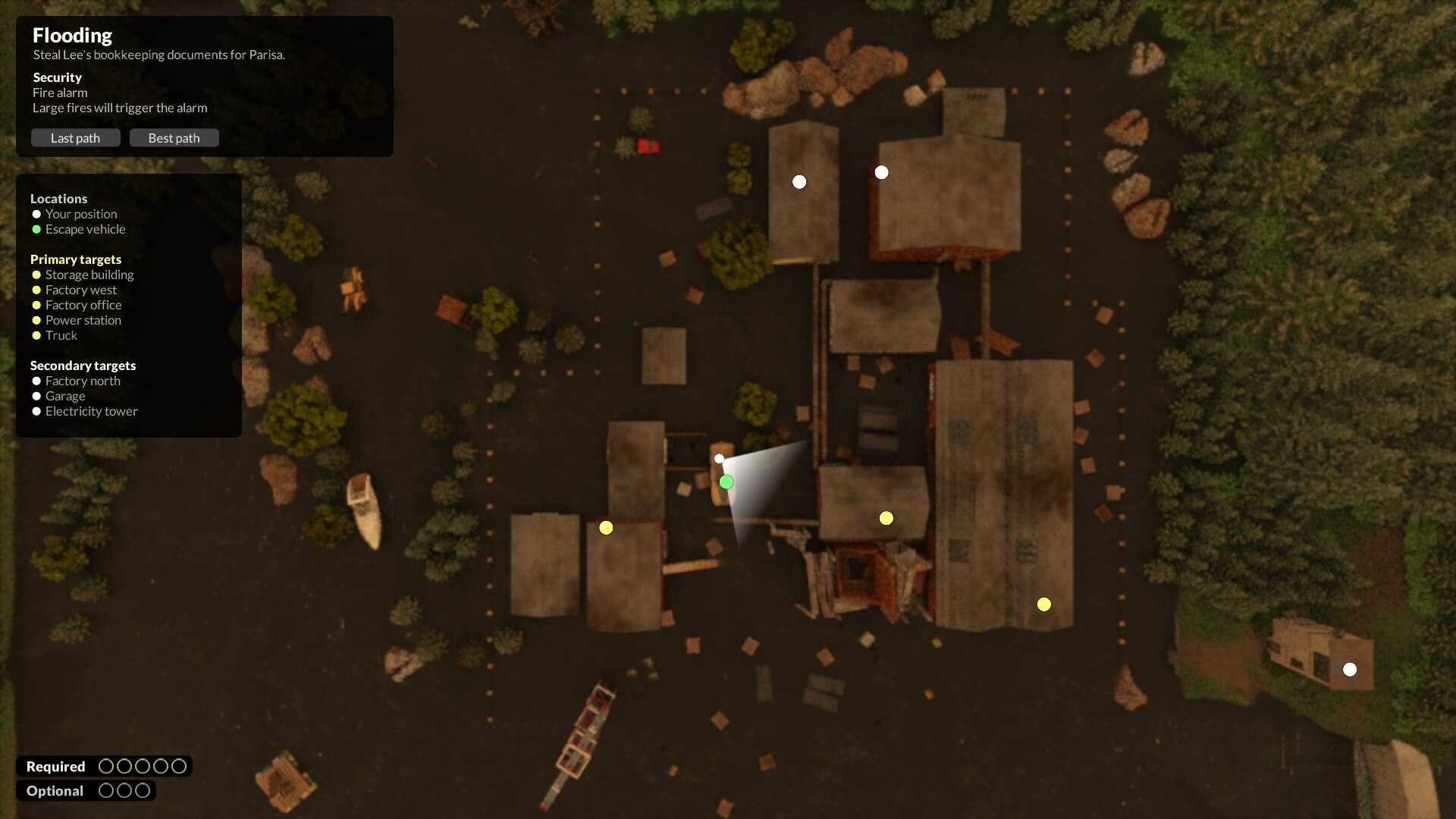Select the Electricity tower legend entry
The image size is (1456, 819).
[91, 411]
